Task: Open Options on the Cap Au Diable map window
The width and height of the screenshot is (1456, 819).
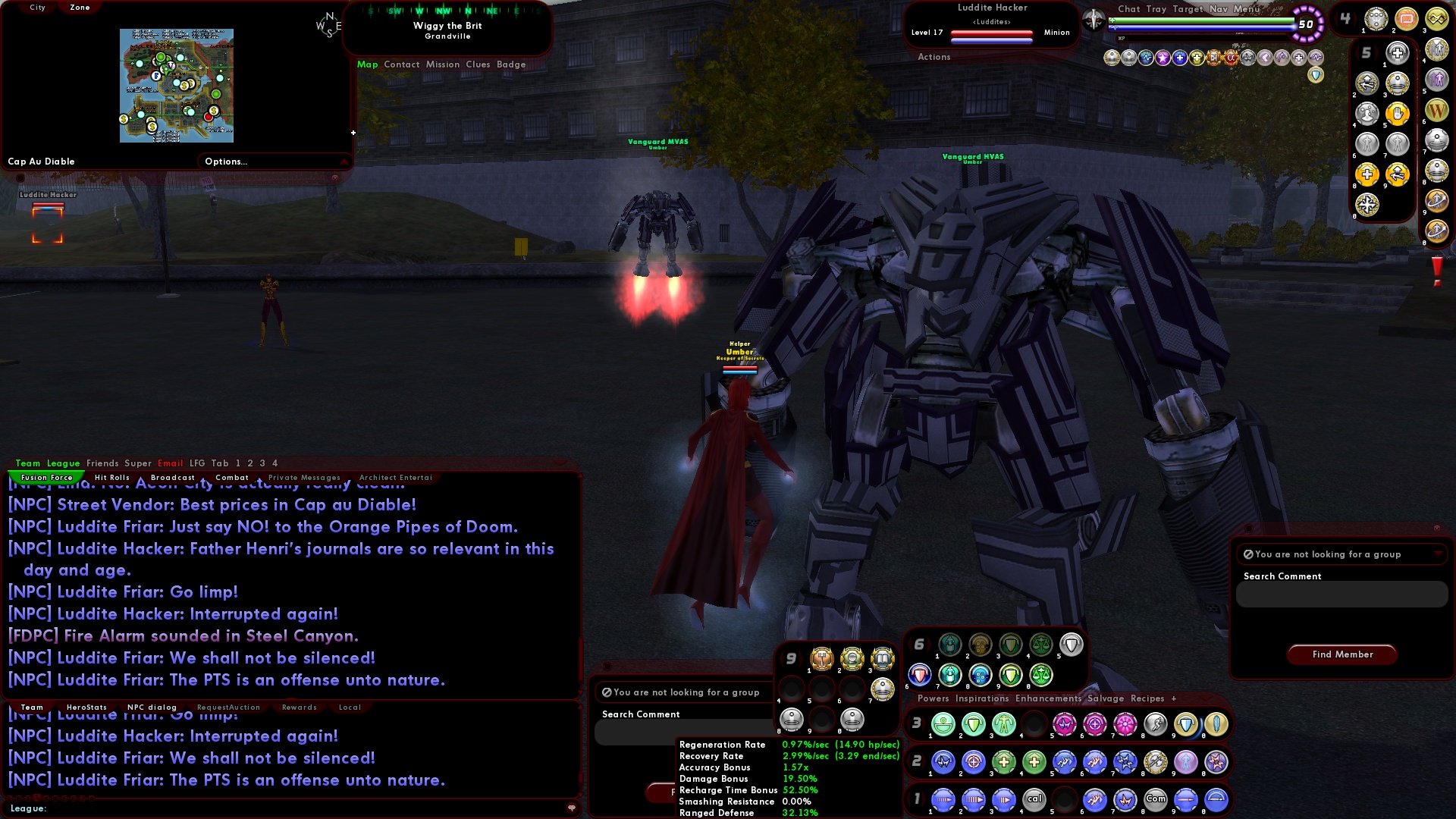Action: 227,161
